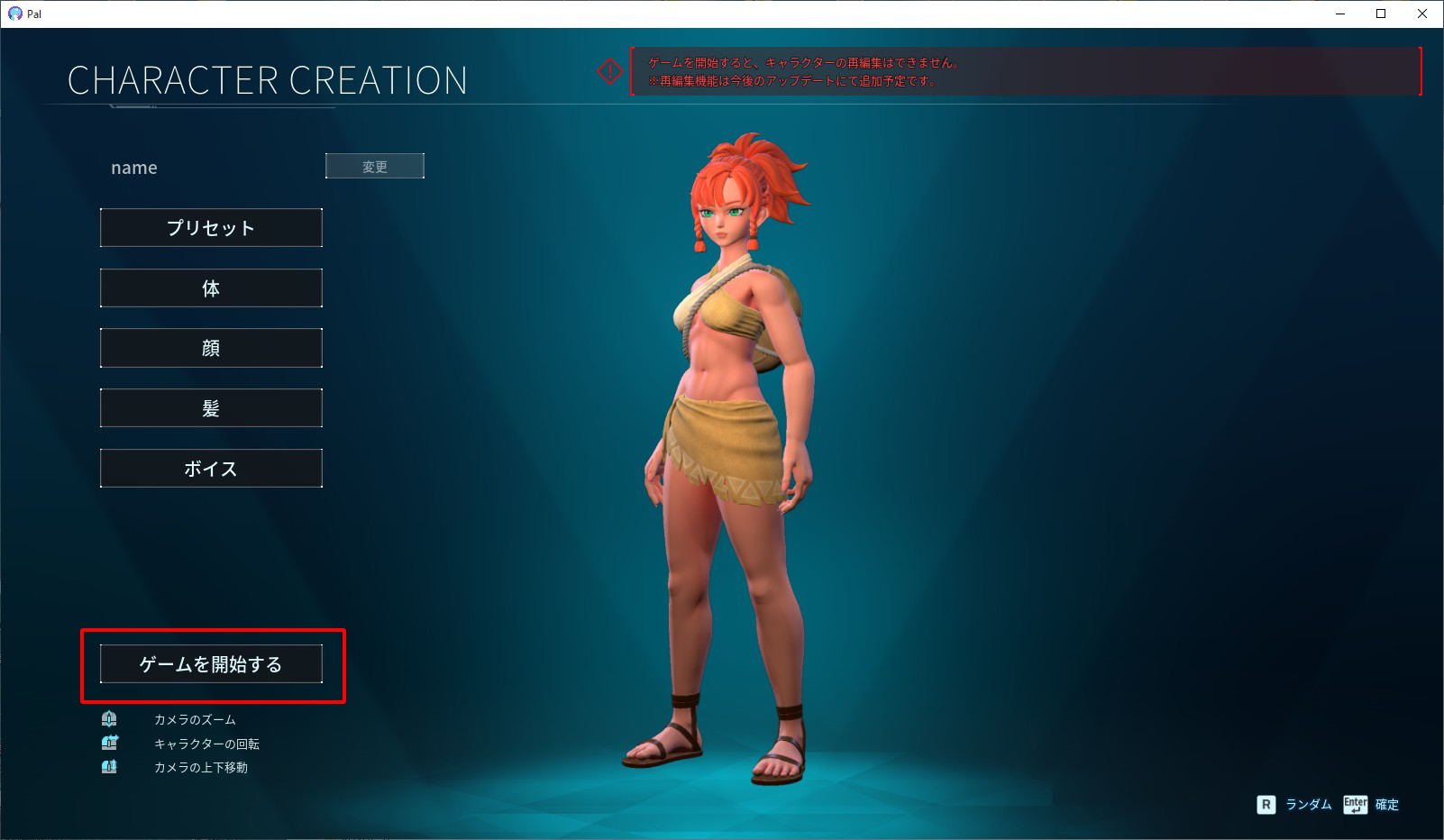
Task: Start the game with ゲームを開始する
Action: [211, 664]
